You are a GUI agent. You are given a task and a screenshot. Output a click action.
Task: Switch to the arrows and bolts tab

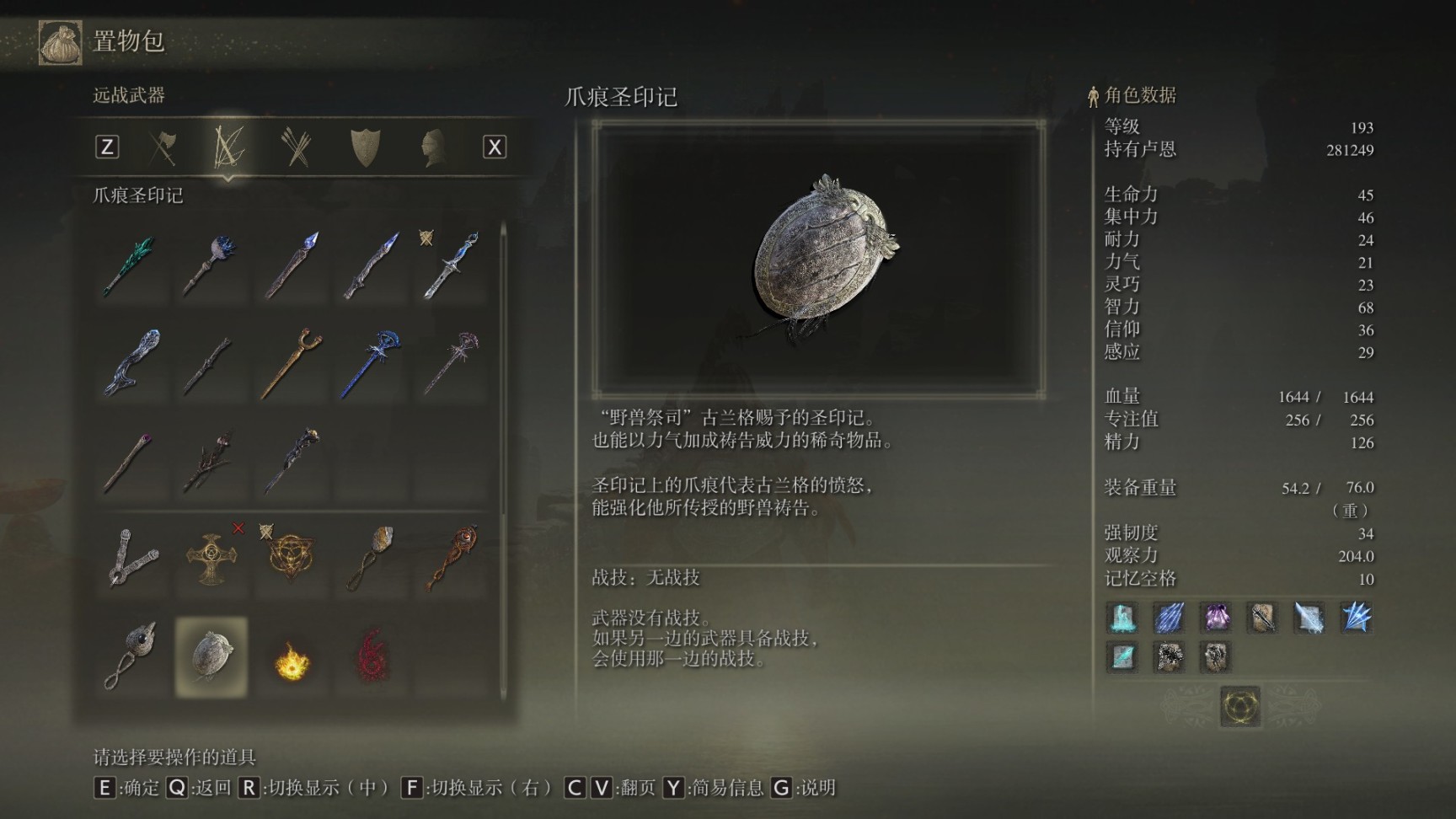[297, 147]
